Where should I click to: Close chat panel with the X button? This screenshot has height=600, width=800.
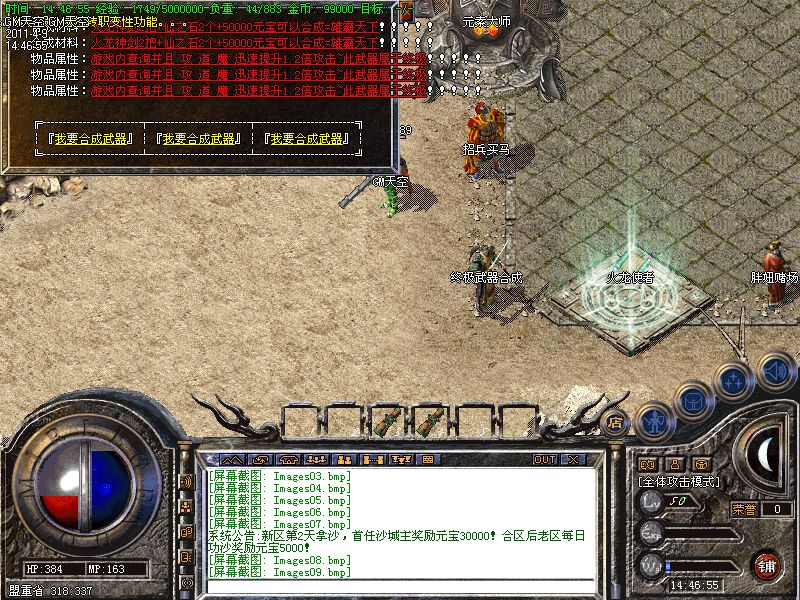coord(573,459)
